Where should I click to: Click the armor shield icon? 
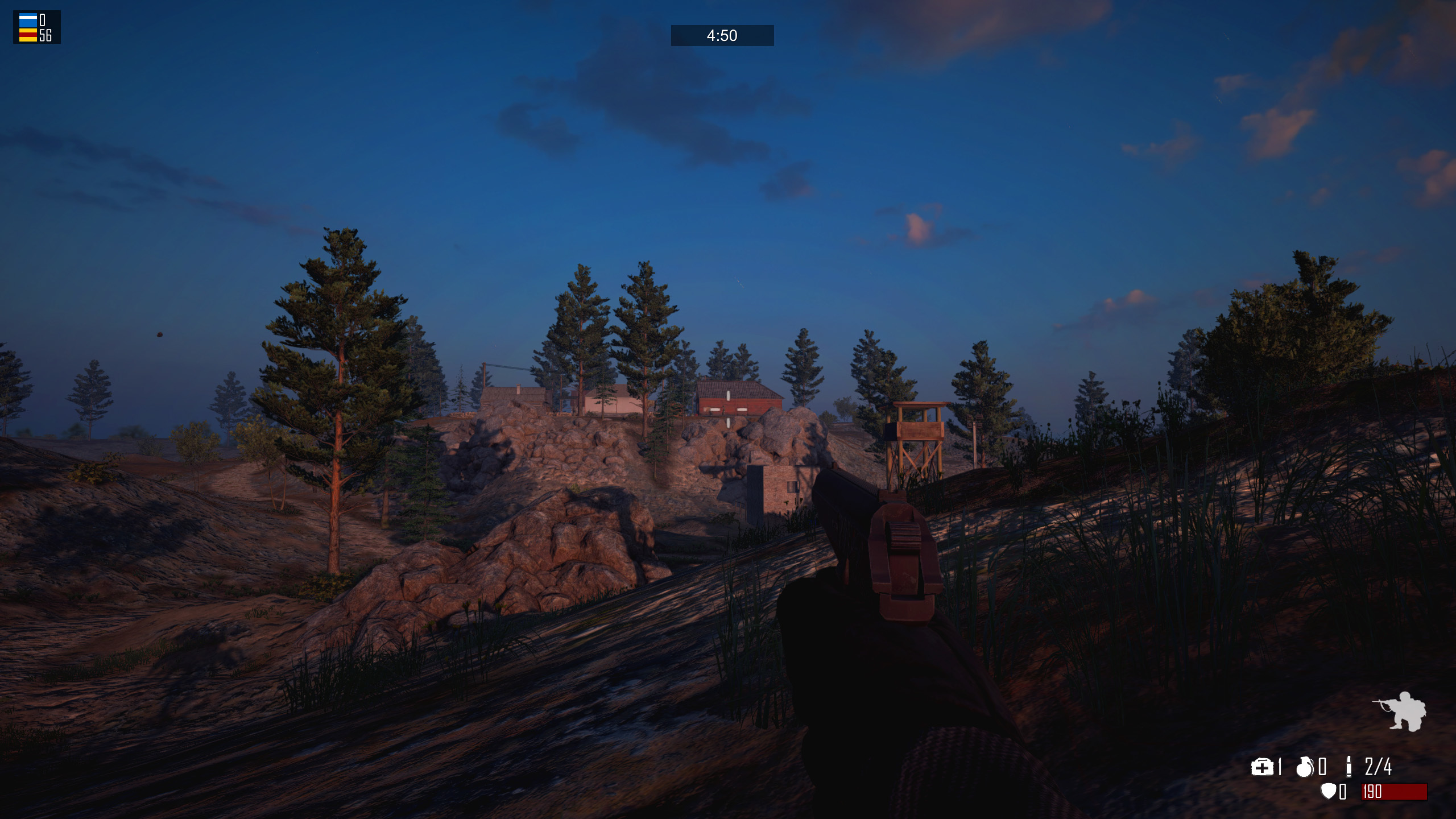point(1328,791)
